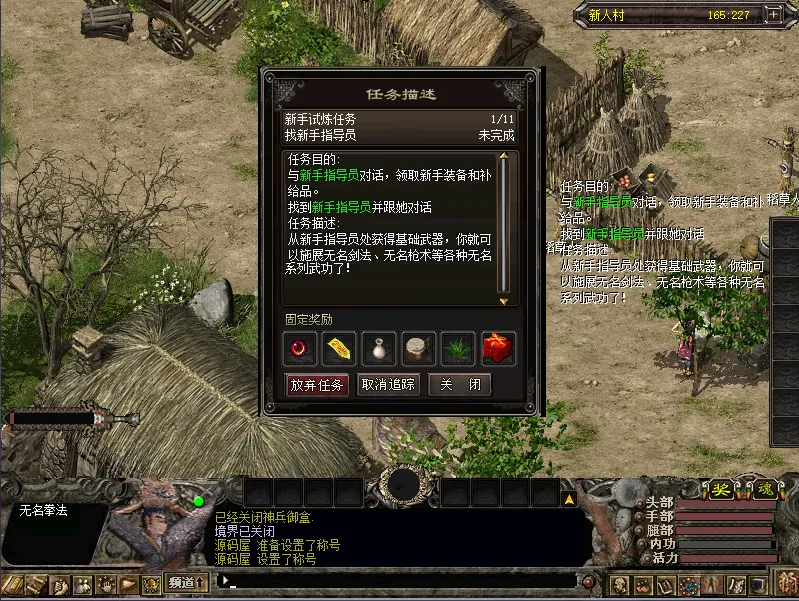Select the white potion bottle reward

[x=379, y=348]
